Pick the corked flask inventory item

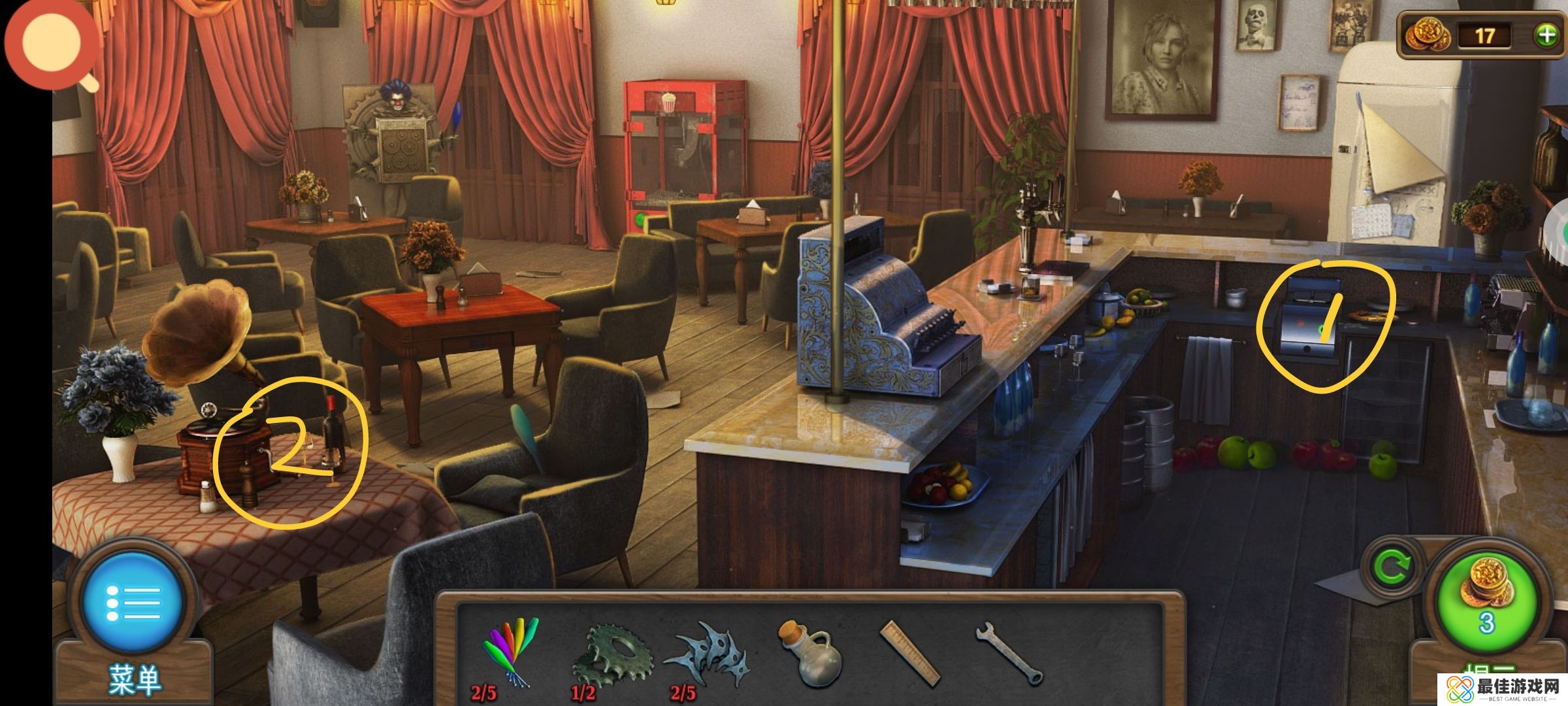(x=804, y=652)
